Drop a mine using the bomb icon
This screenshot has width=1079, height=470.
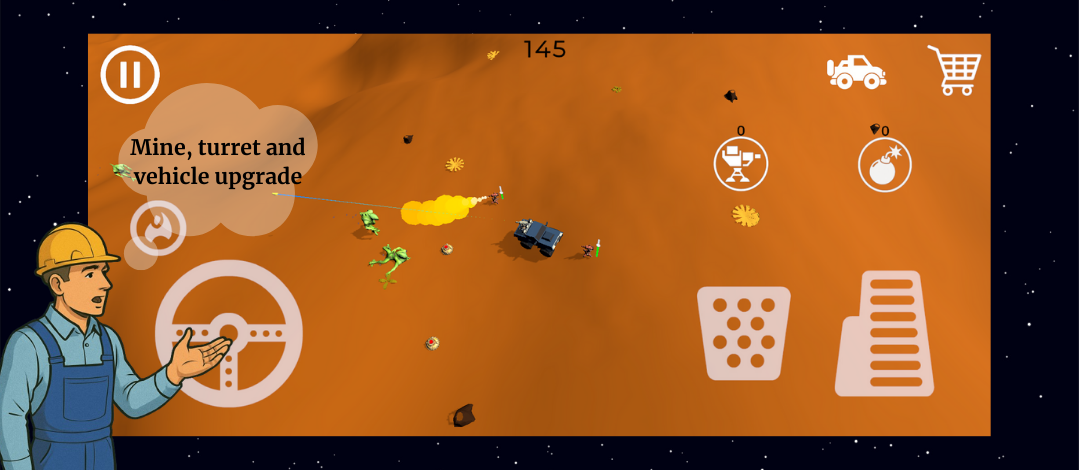[x=884, y=165]
